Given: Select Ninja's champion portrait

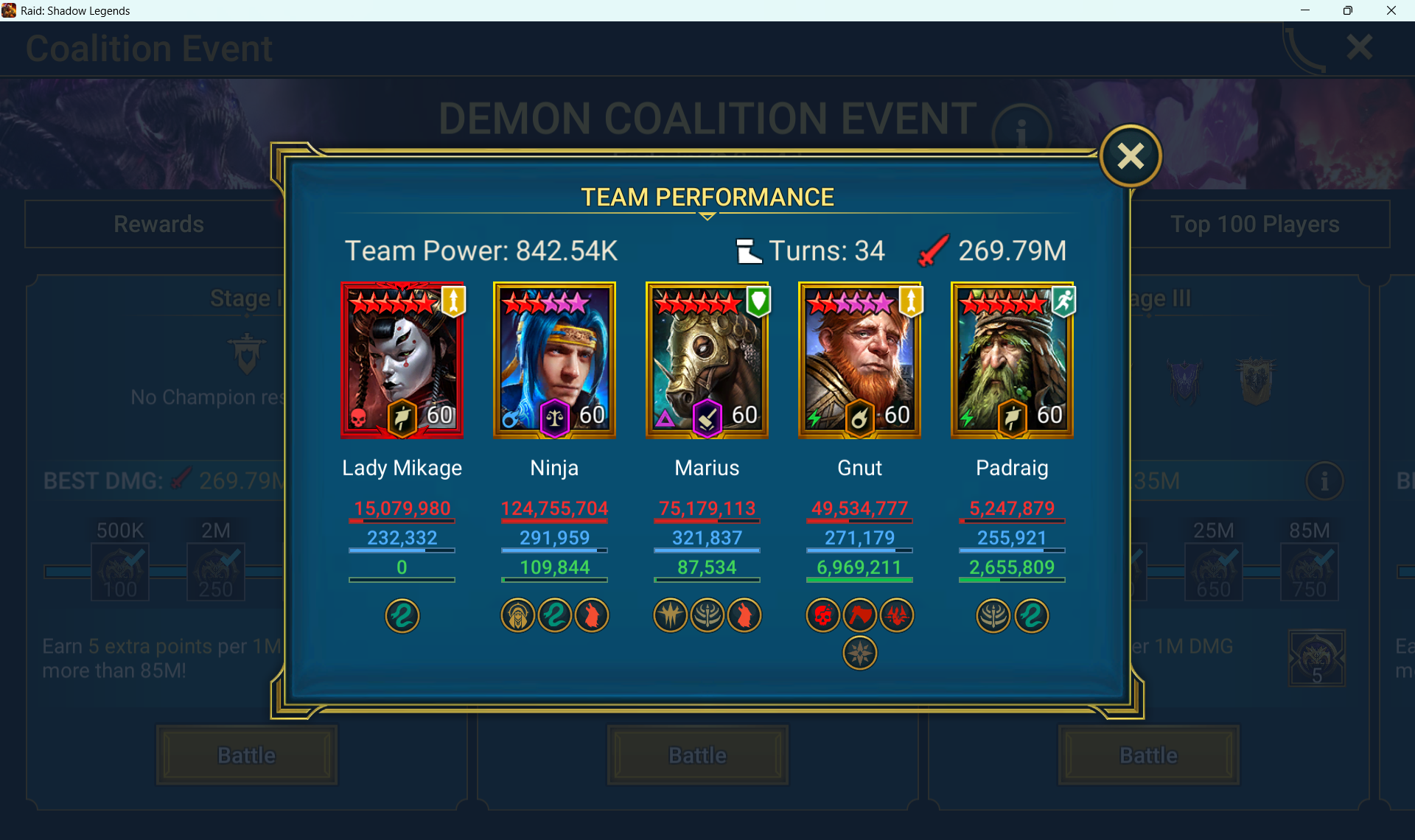Looking at the screenshot, I should point(554,360).
